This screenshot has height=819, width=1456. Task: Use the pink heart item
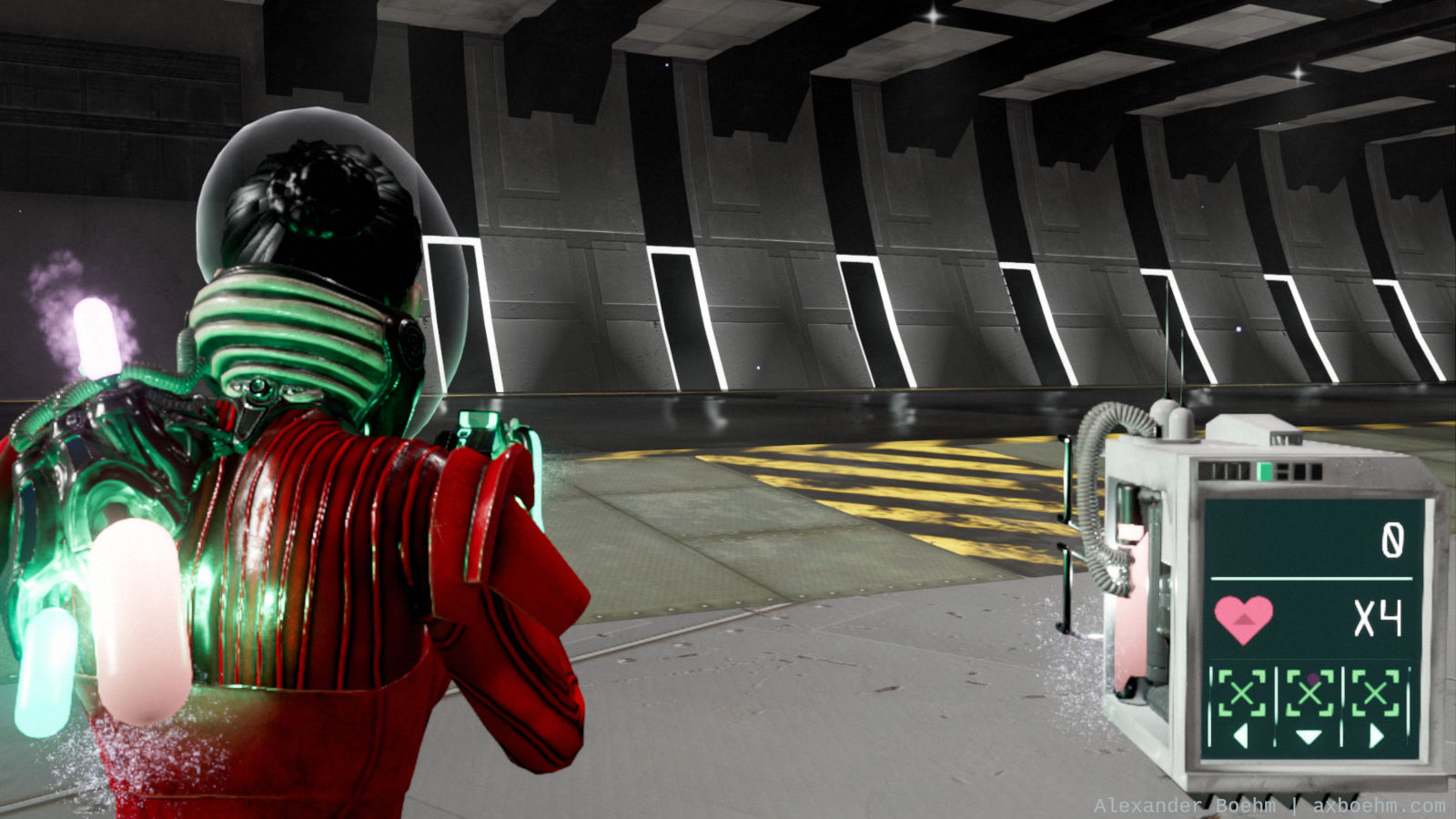1243,619
